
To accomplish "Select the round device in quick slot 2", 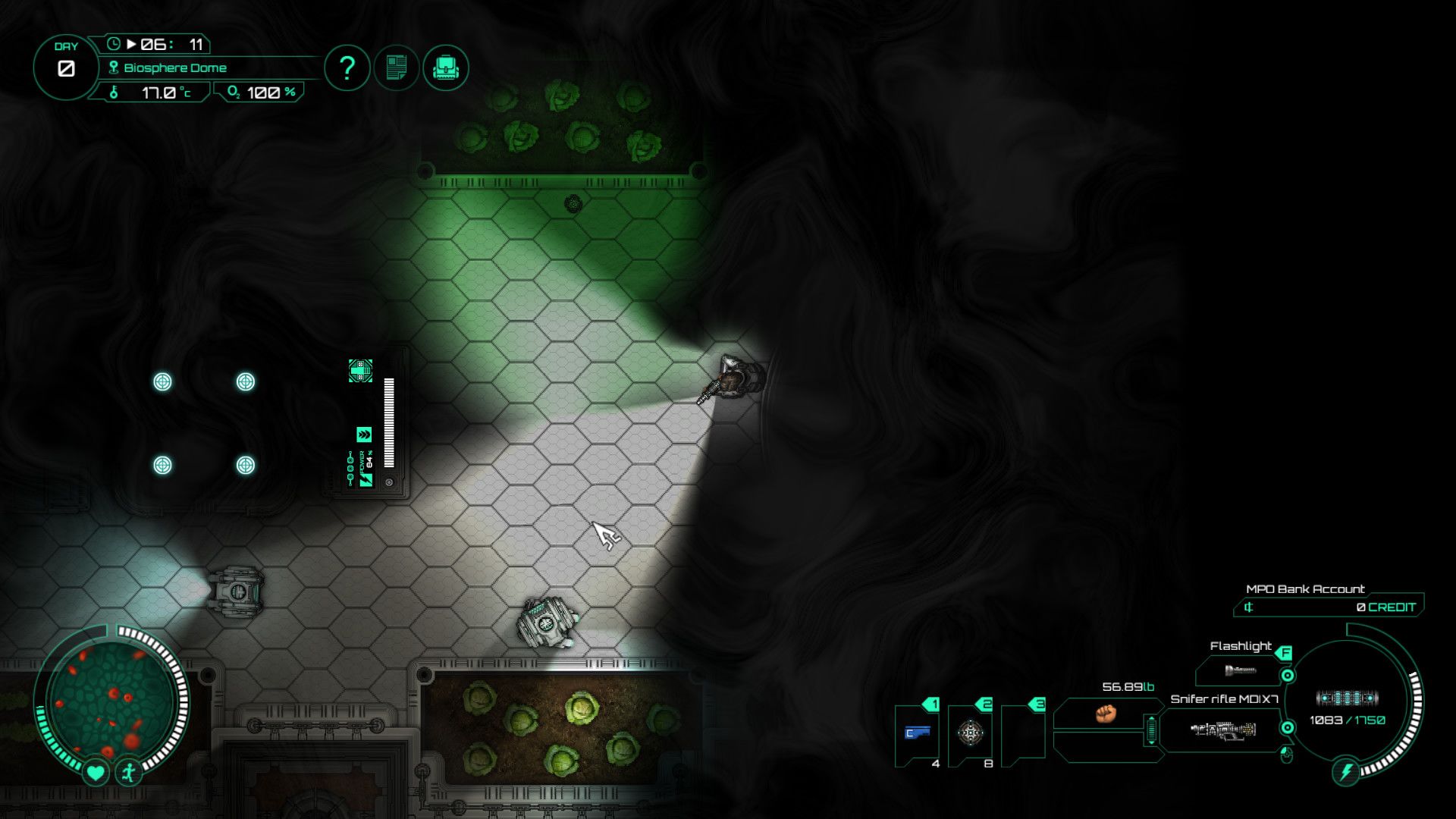I will (x=970, y=733).
